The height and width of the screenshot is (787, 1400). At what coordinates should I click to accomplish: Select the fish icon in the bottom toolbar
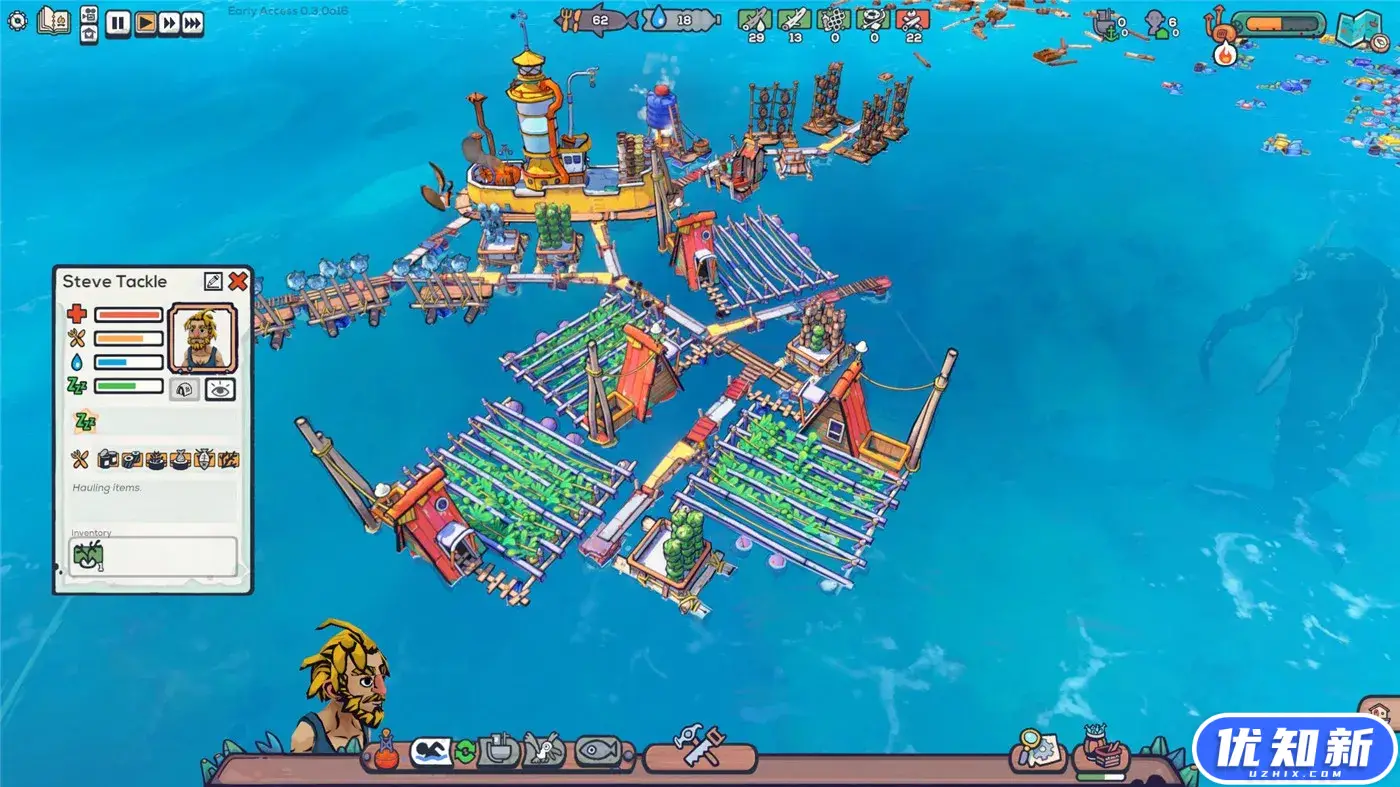click(598, 750)
